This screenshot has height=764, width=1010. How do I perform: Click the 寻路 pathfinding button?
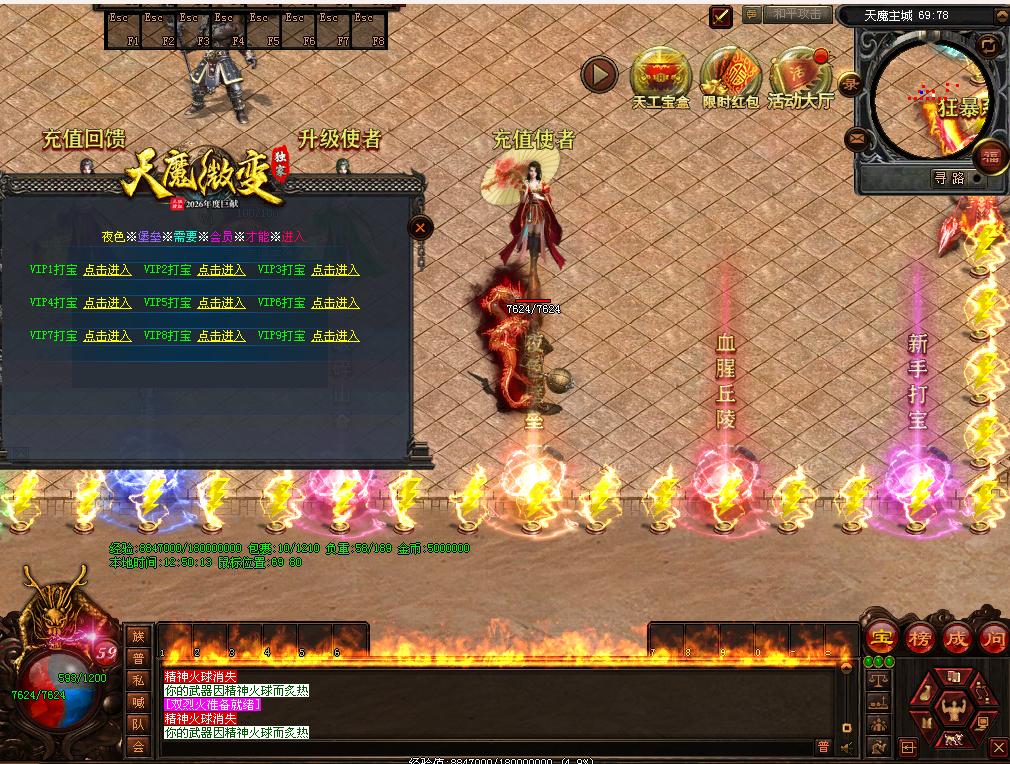pyautogui.click(x=949, y=178)
